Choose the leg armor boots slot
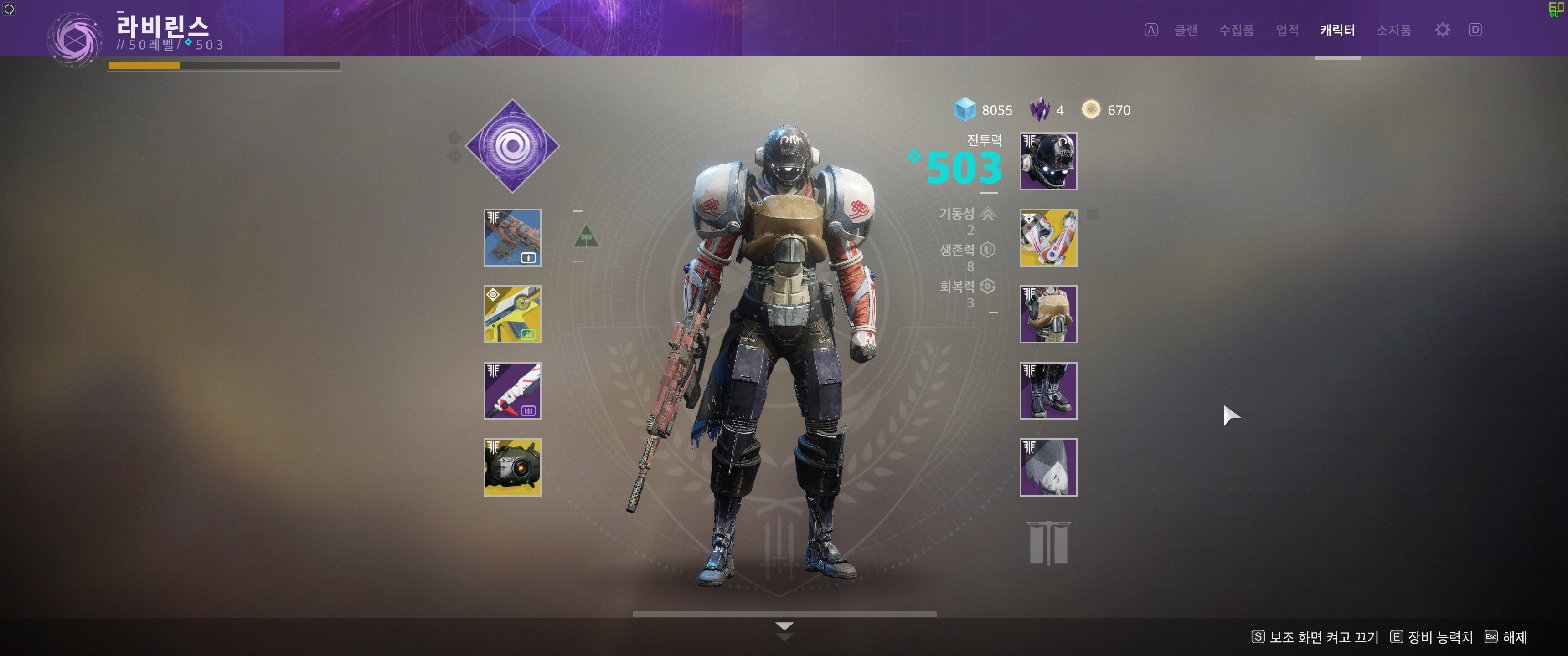Screen dimensions: 1568x656 (1048, 391)
